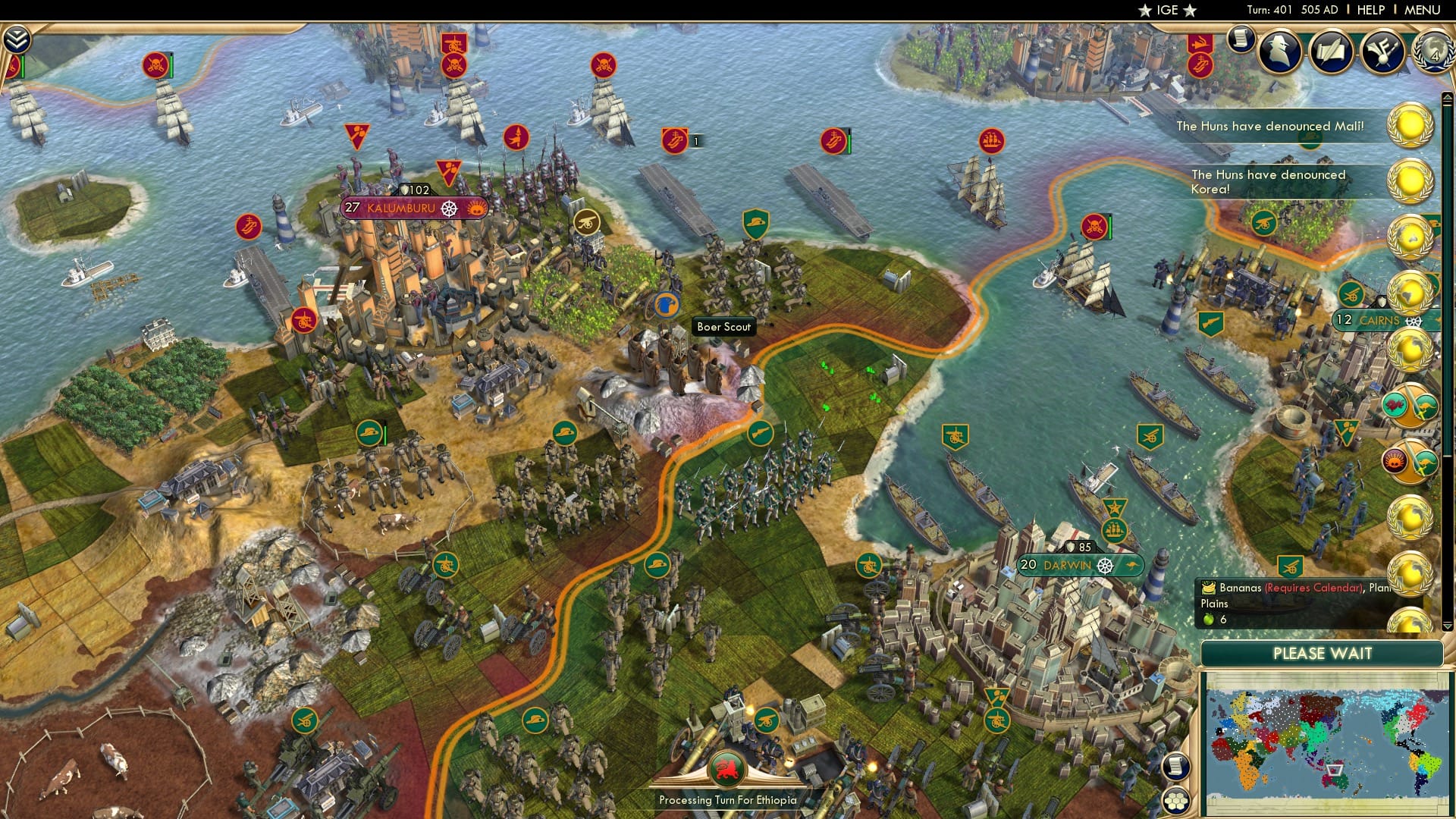Toggle Strategic View with the hex grid icon
The width and height of the screenshot is (1456, 819).
[x=1176, y=800]
